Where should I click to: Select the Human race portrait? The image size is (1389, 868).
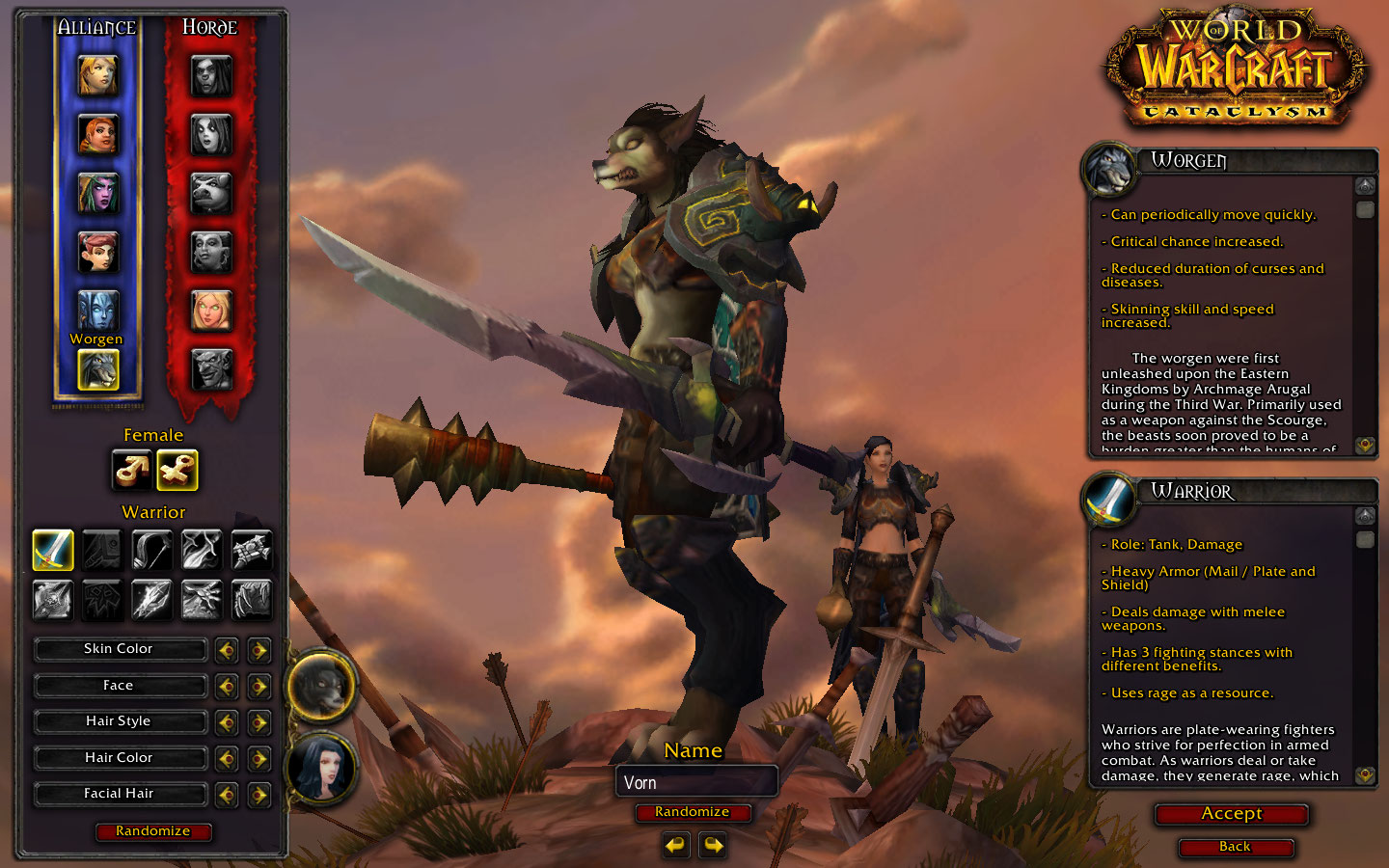click(x=97, y=75)
